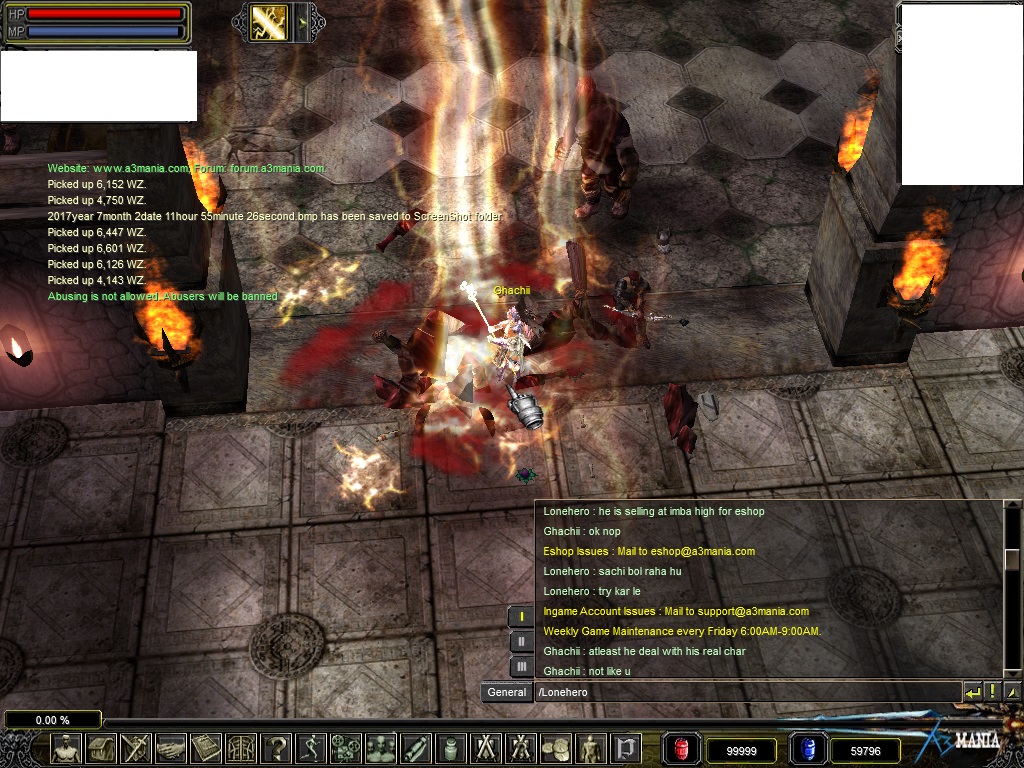Select the gold coins icon
Viewport: 1024px width, 768px height.
(555, 748)
